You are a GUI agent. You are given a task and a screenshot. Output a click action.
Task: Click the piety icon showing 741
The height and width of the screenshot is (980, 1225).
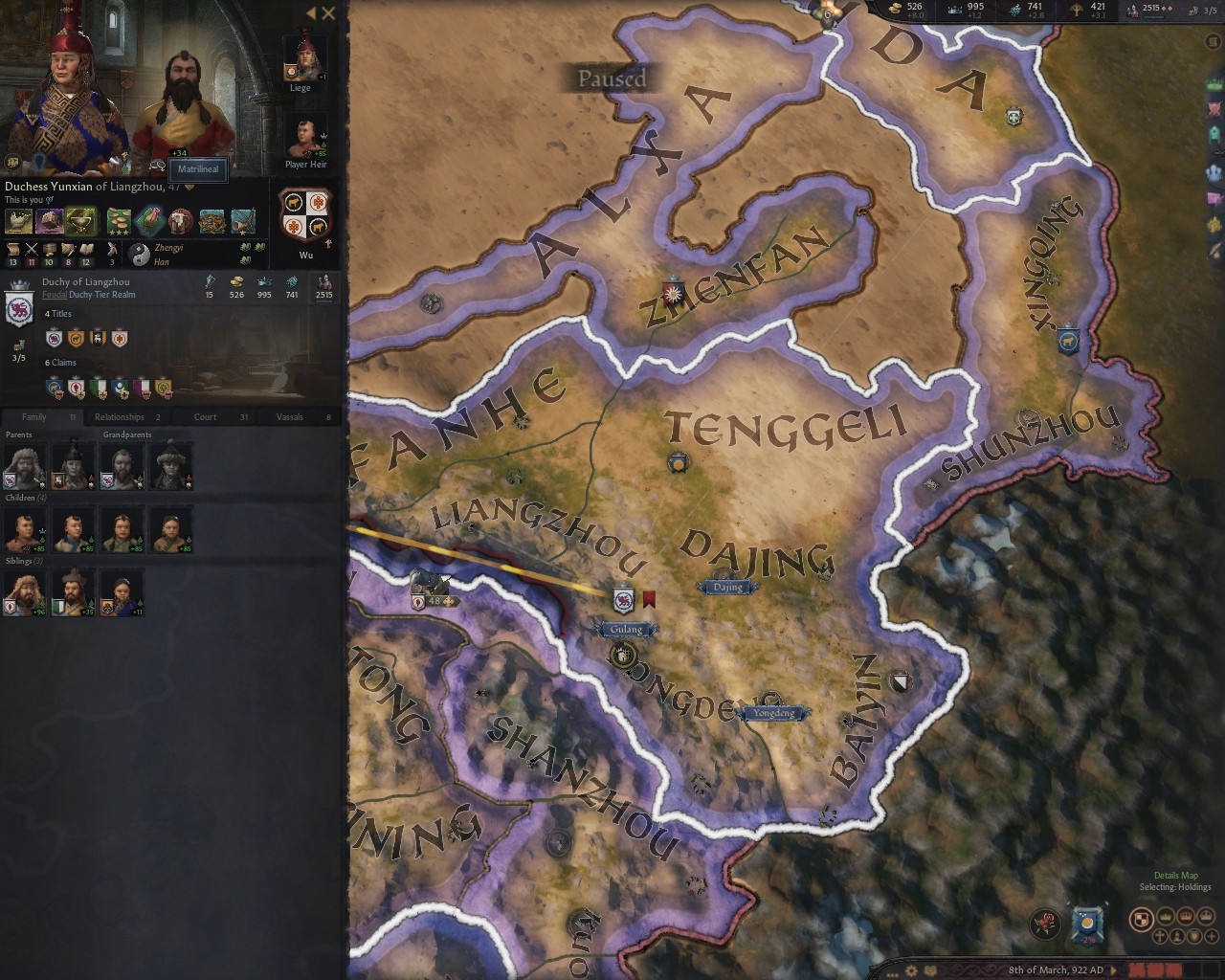[x=1016, y=10]
